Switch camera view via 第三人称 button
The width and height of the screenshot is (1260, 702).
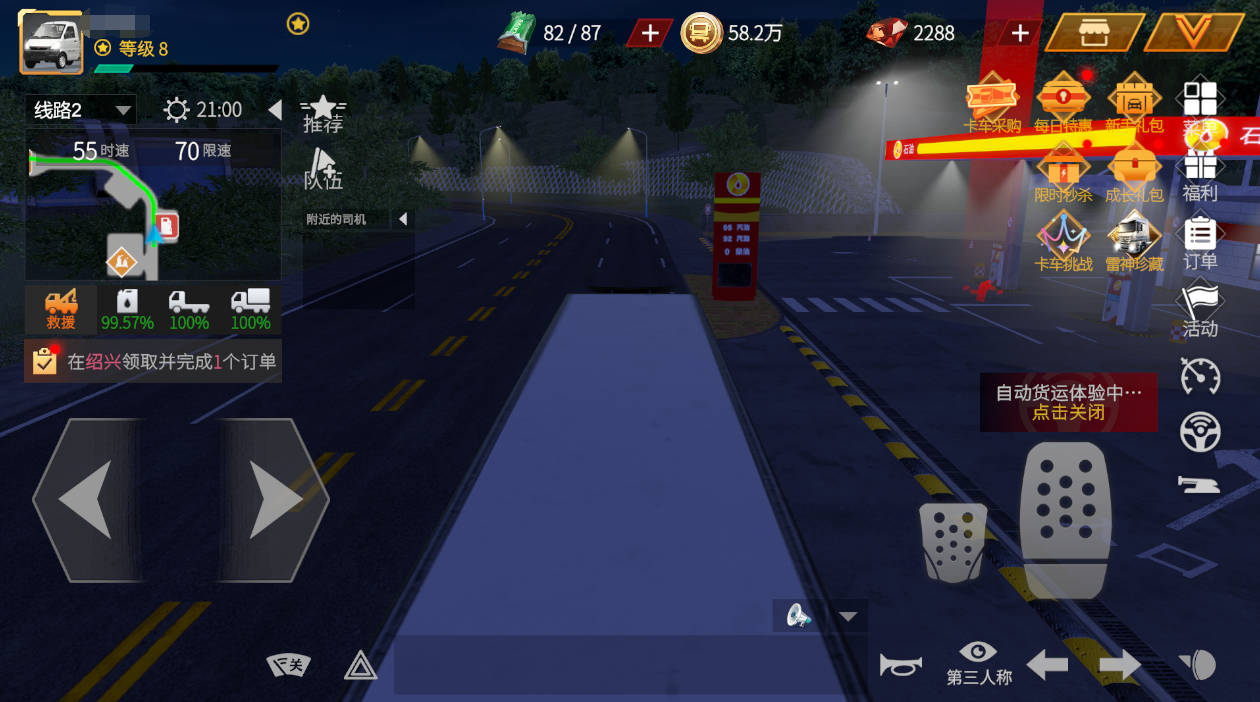[x=979, y=664]
